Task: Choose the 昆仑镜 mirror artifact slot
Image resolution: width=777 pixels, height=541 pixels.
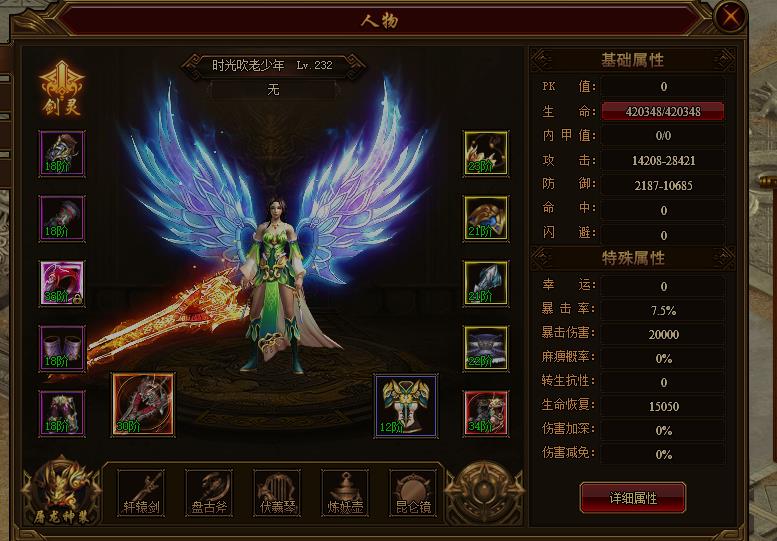Action: (412, 492)
